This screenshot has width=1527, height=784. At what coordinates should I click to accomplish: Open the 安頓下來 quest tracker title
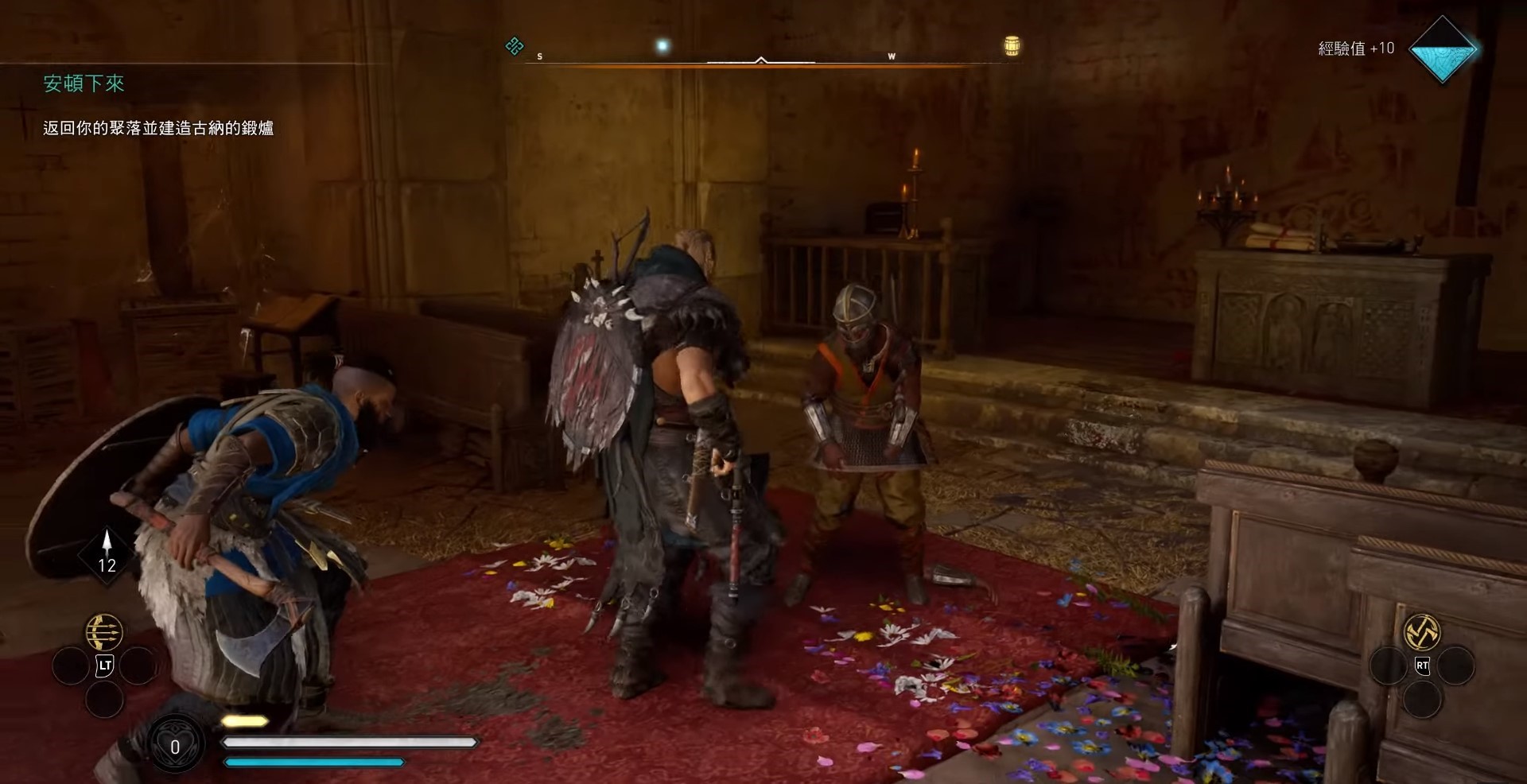pyautogui.click(x=84, y=83)
